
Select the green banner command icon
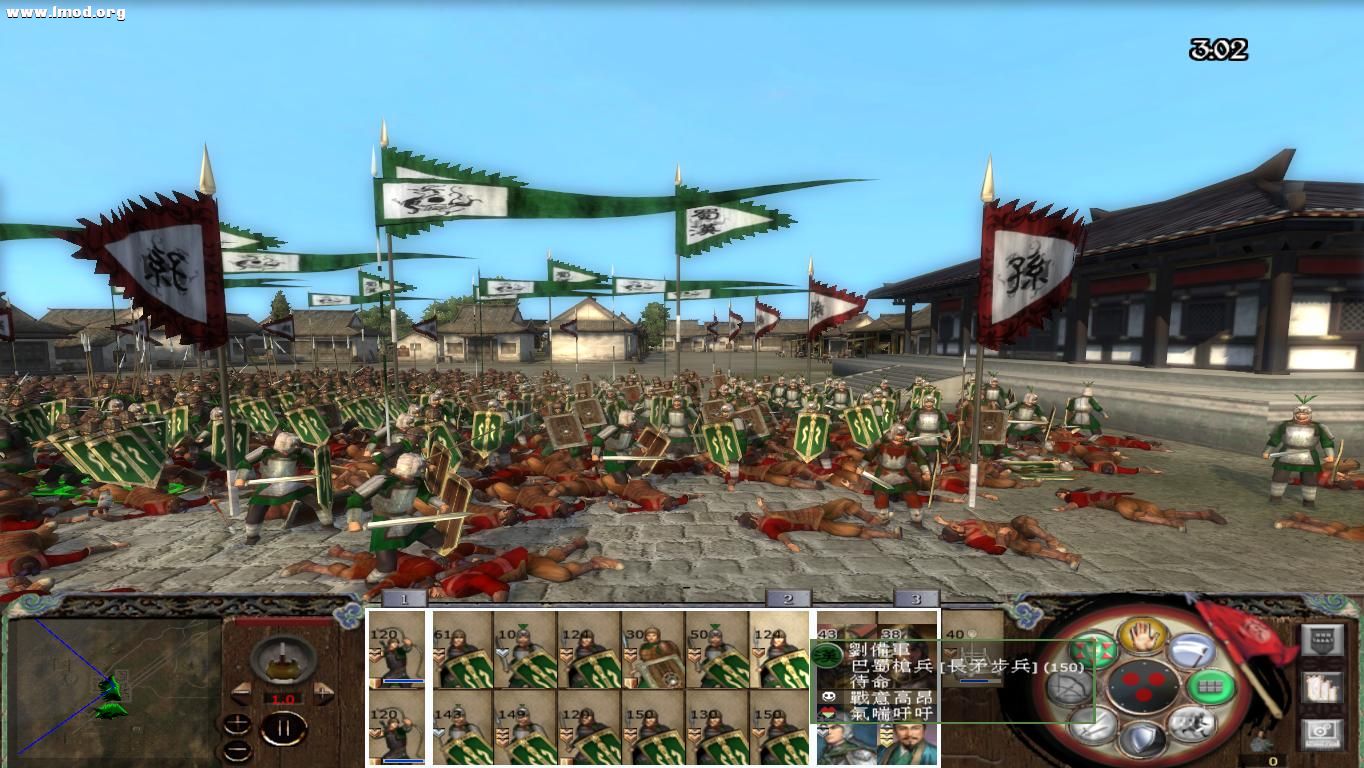coord(1094,648)
